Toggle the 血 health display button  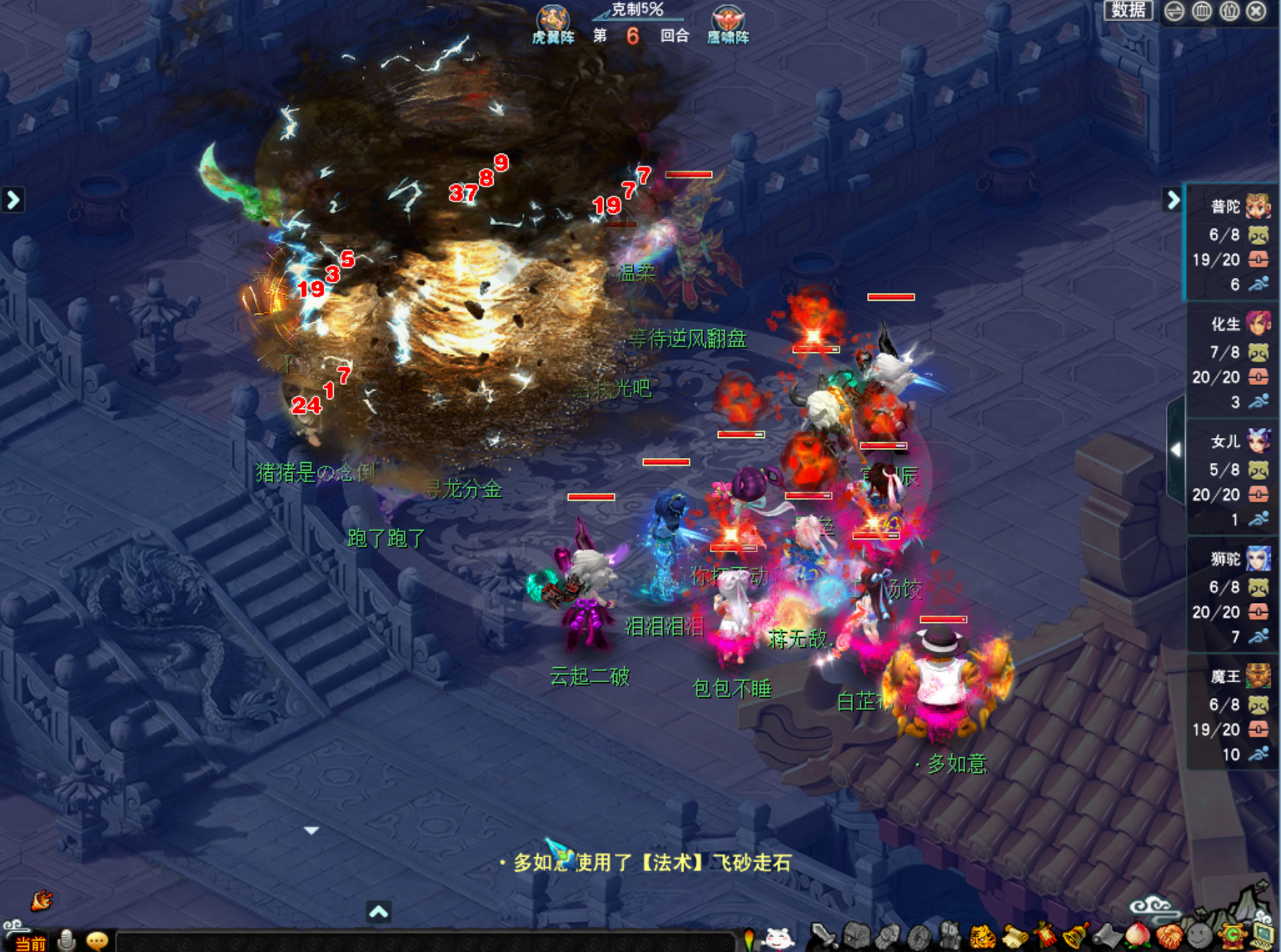(x=1202, y=12)
